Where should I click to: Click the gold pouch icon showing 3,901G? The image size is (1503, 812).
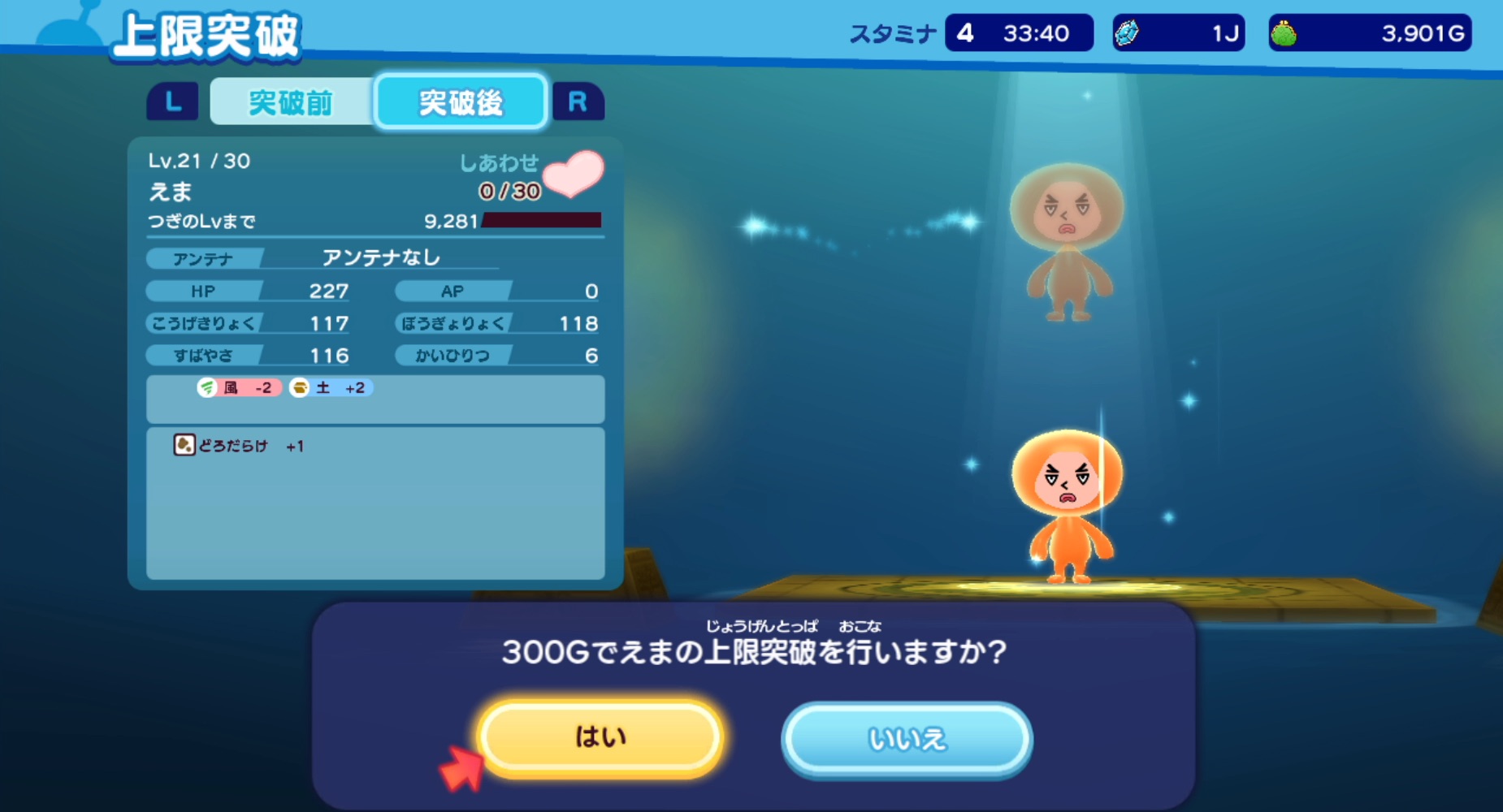click(x=1285, y=32)
